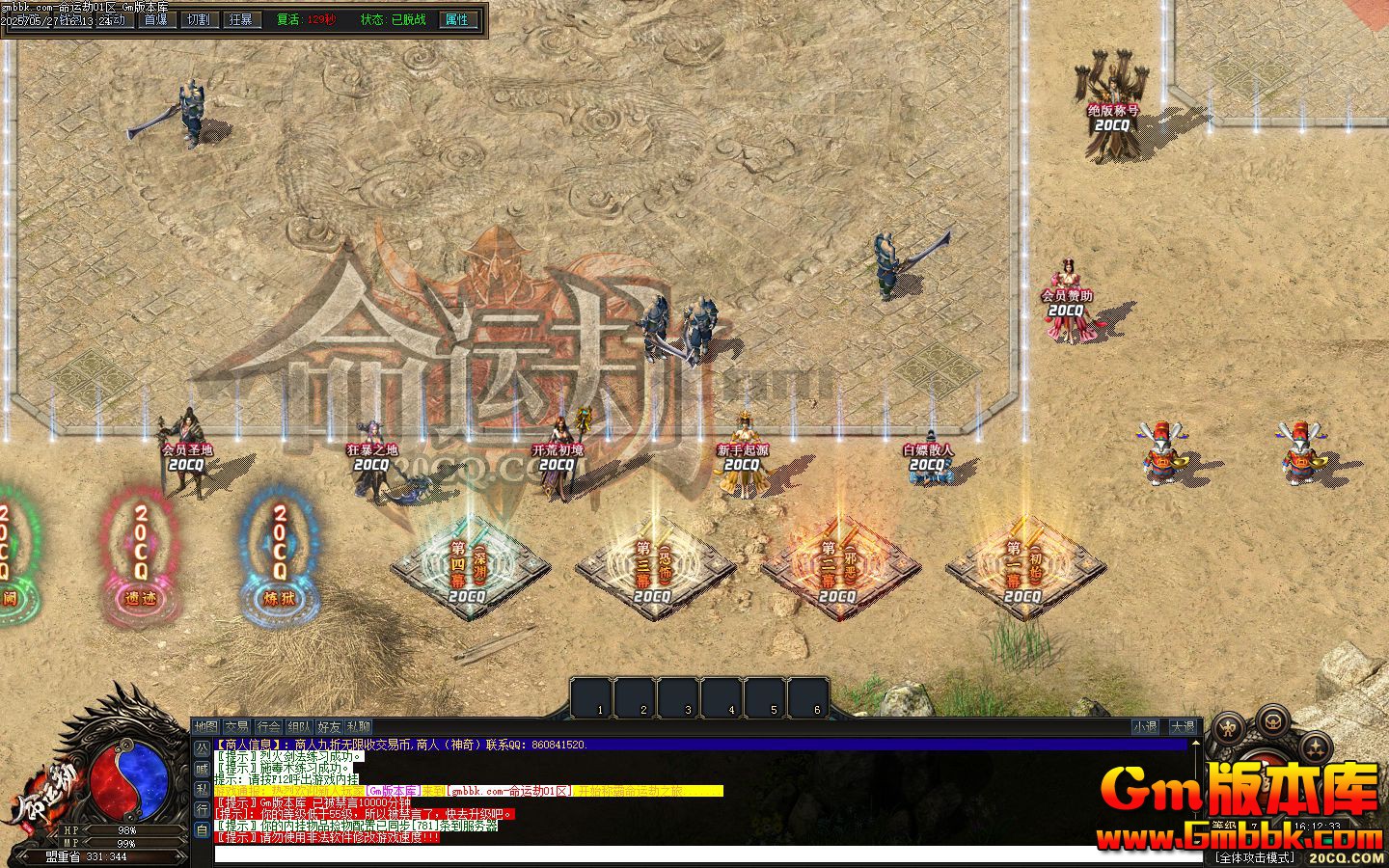Open the 行会 guild tab
The width and height of the screenshot is (1389, 868).
click(268, 727)
